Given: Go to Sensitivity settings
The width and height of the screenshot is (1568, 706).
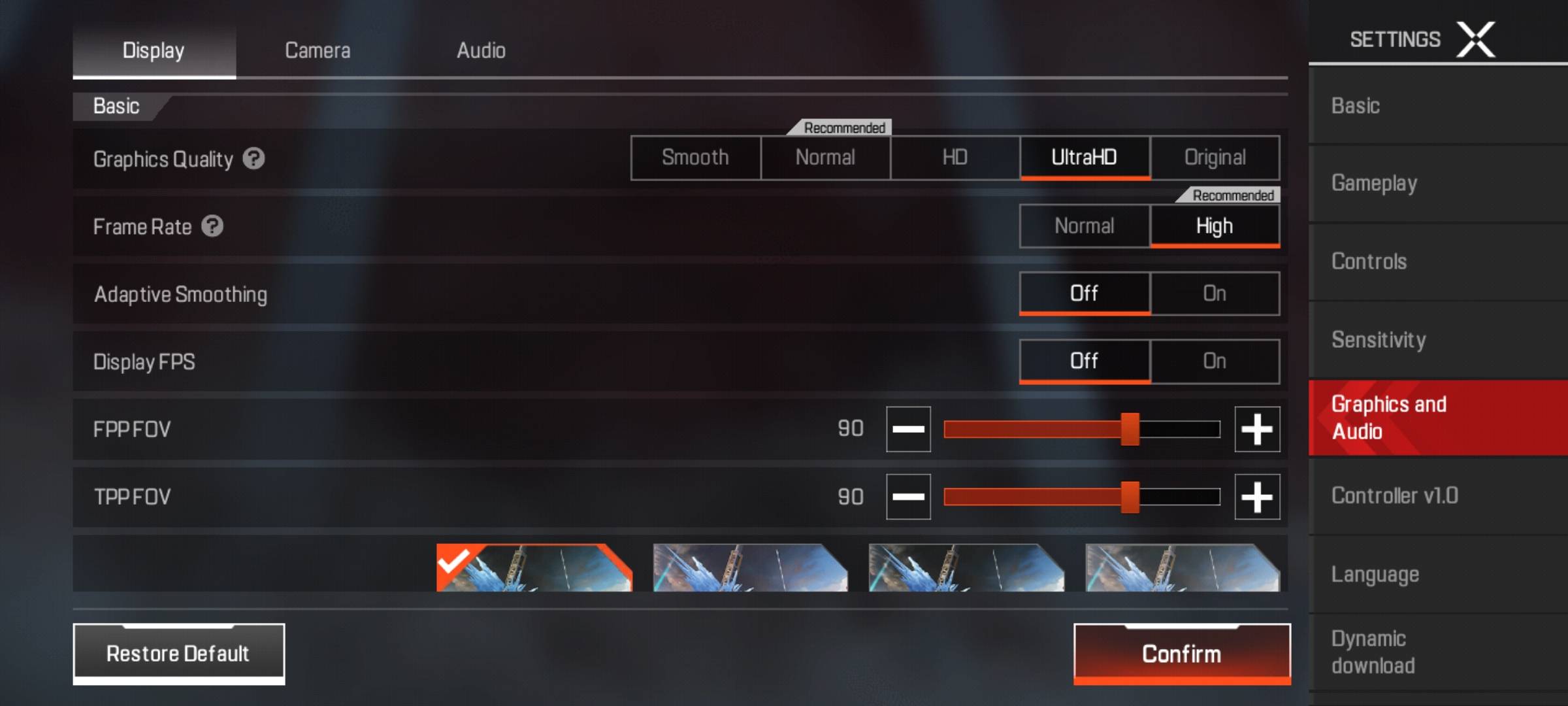Looking at the screenshot, I should click(x=1379, y=340).
